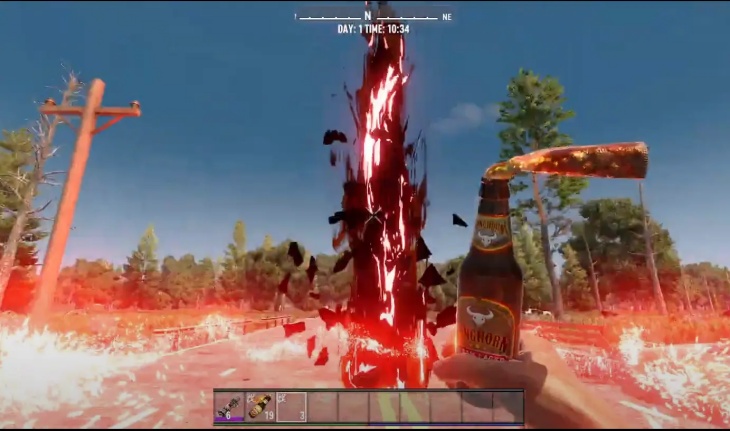The width and height of the screenshot is (730, 431).
Task: Click the highlighted hotbar slot showing count 3
Action: pos(291,406)
